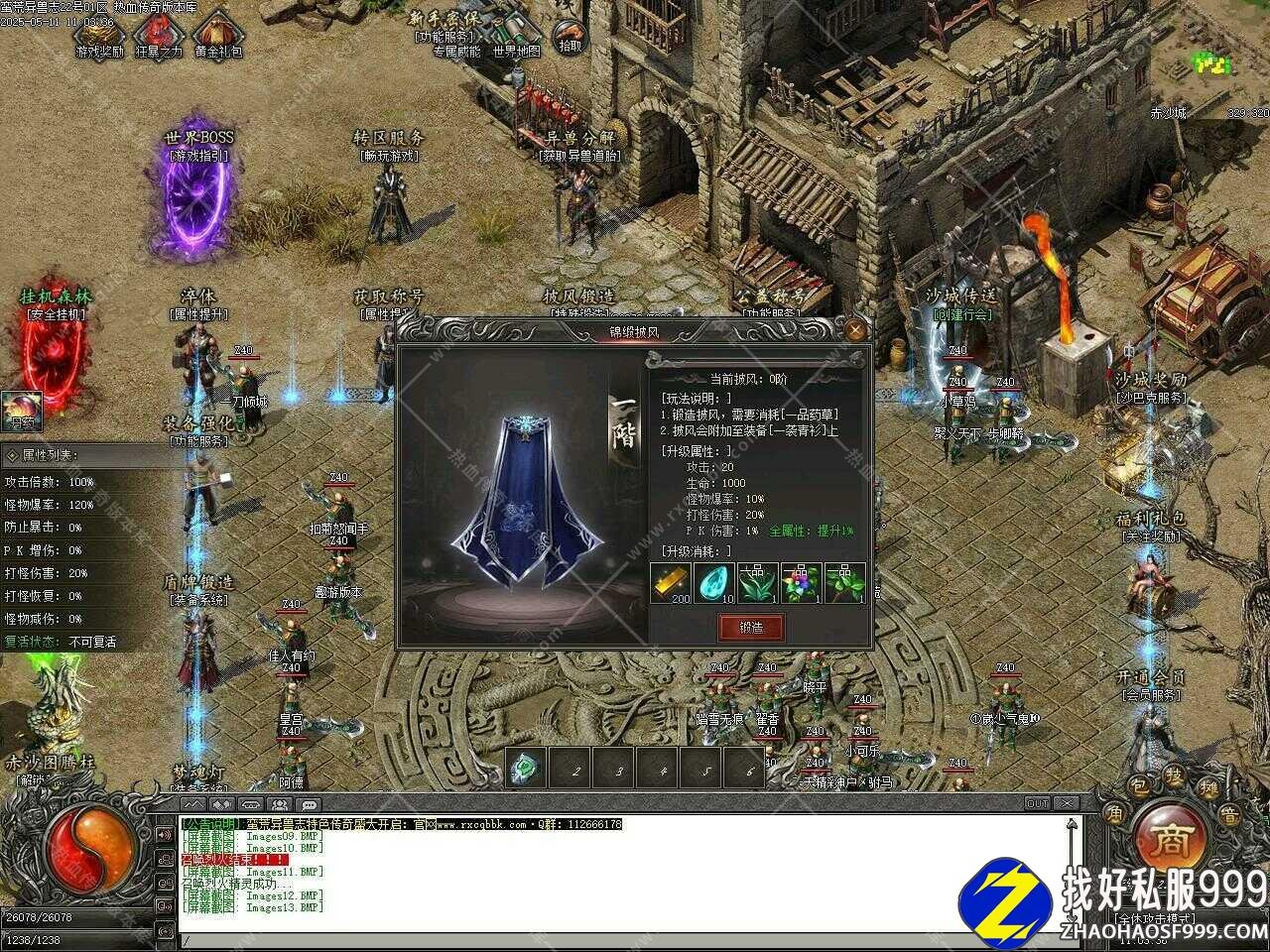Click the 拾取 pickup button
Viewport: 1270px width, 952px height.
pyautogui.click(x=571, y=38)
